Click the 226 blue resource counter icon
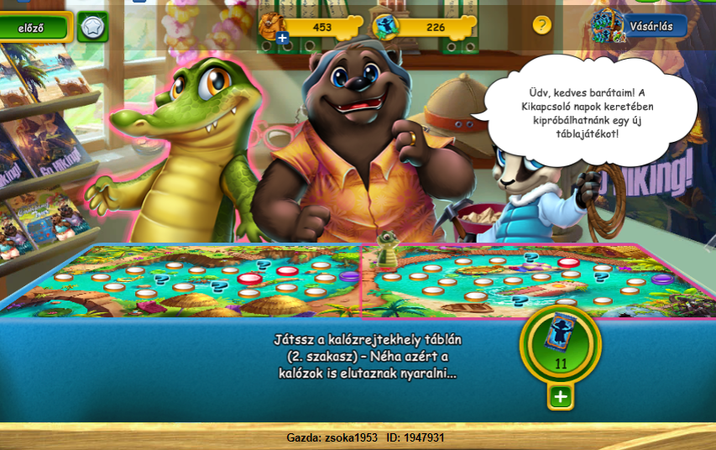Viewport: 716px width, 450px height. click(388, 27)
